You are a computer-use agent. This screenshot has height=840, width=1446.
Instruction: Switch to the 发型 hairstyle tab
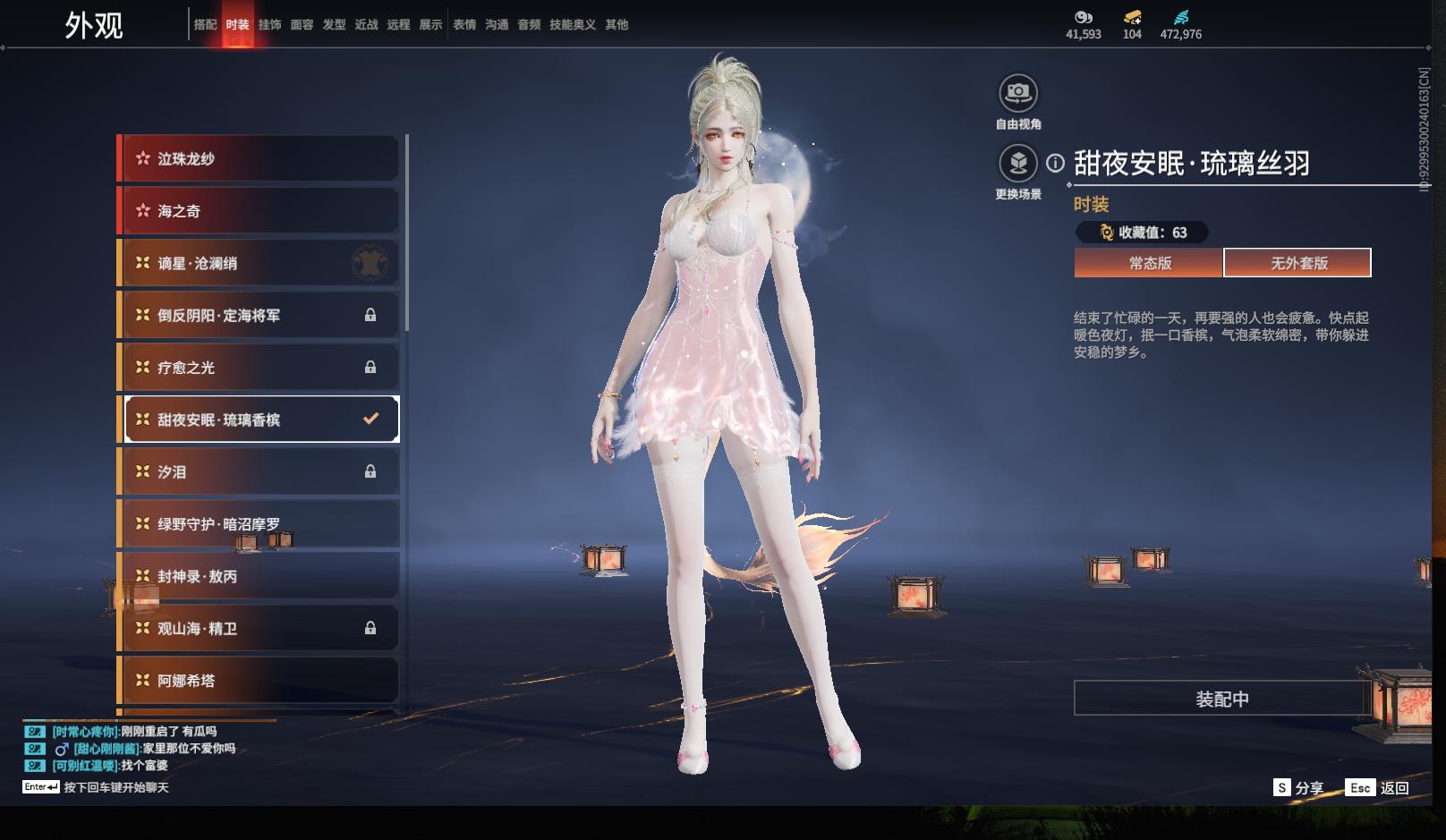pos(334,25)
